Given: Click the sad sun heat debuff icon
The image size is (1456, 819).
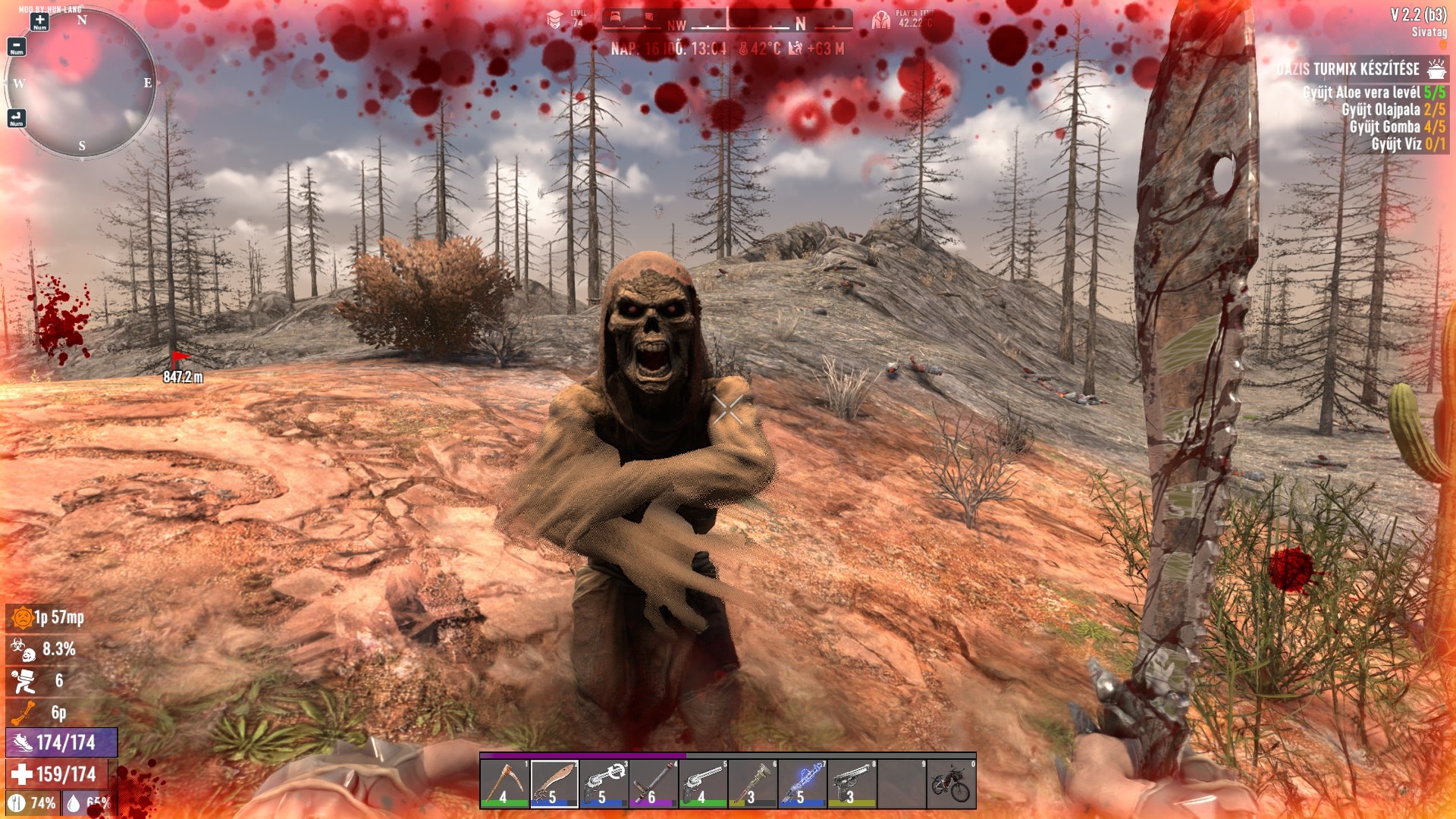Looking at the screenshot, I should tap(23, 618).
